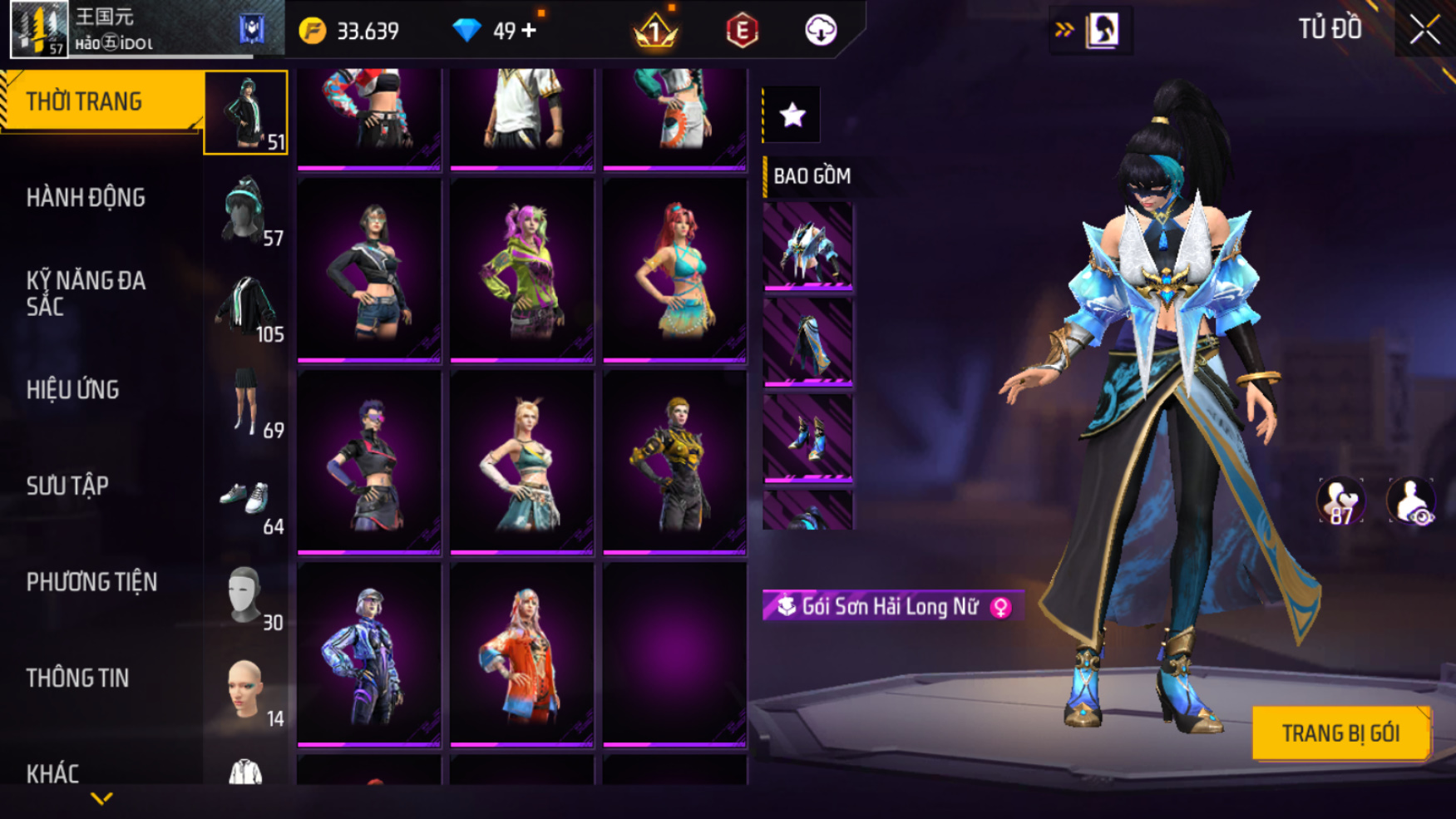Screen dimensions: 1456x819
Task: Go to the Hiệu Ứng category
Action: coord(73,389)
